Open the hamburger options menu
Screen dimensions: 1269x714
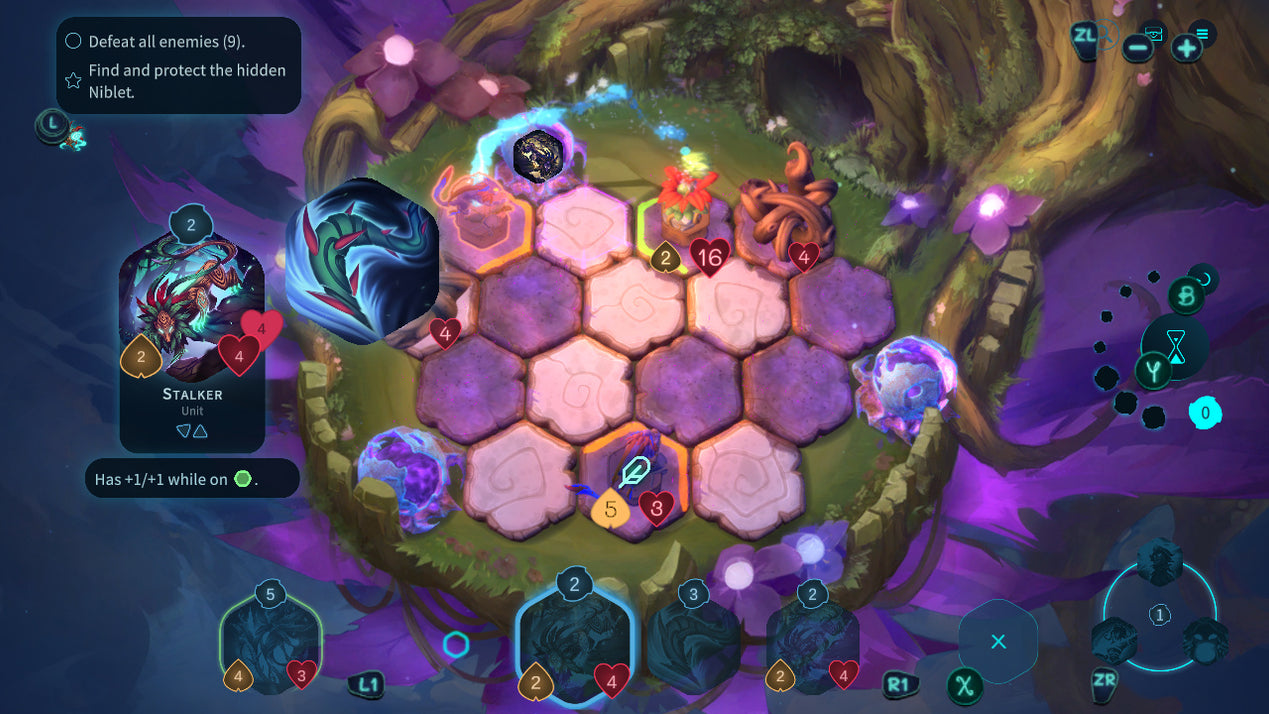click(1201, 34)
